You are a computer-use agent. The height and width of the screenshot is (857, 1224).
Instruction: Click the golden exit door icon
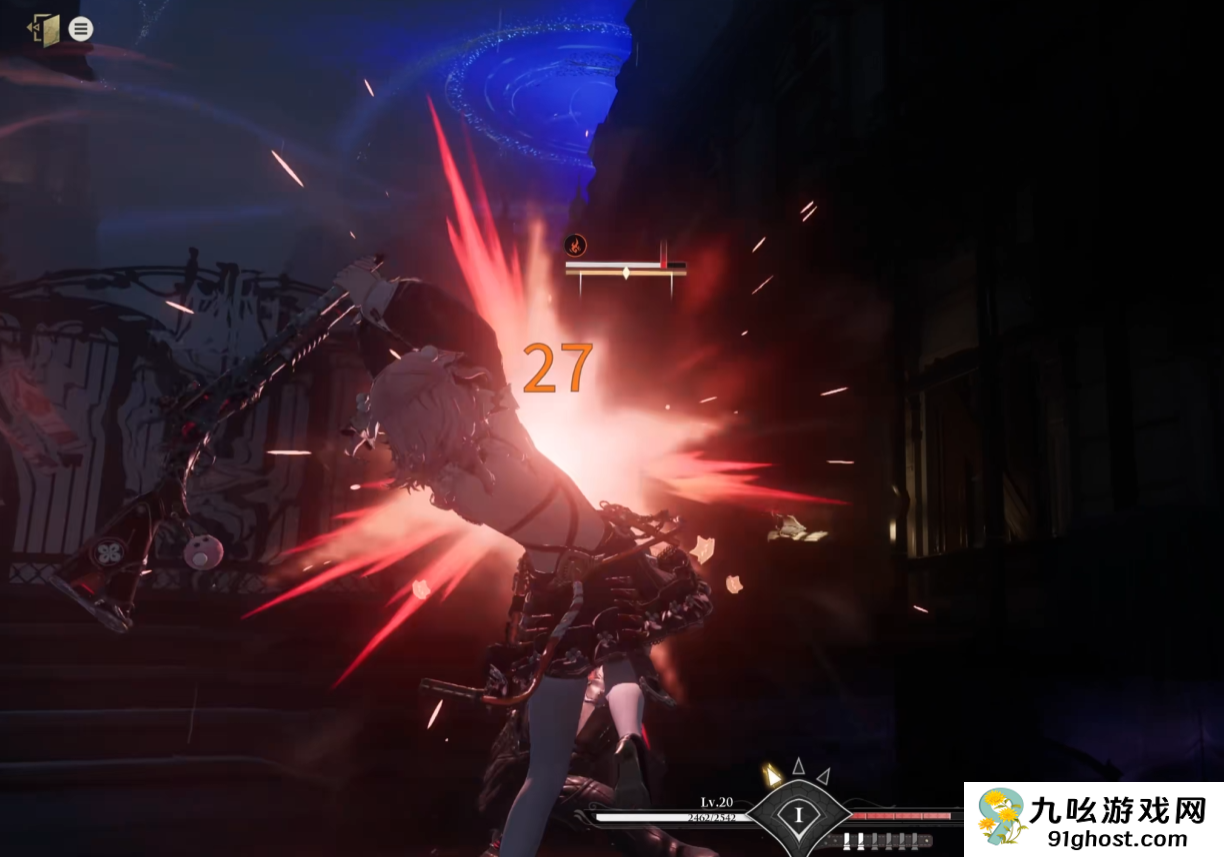coord(44,30)
